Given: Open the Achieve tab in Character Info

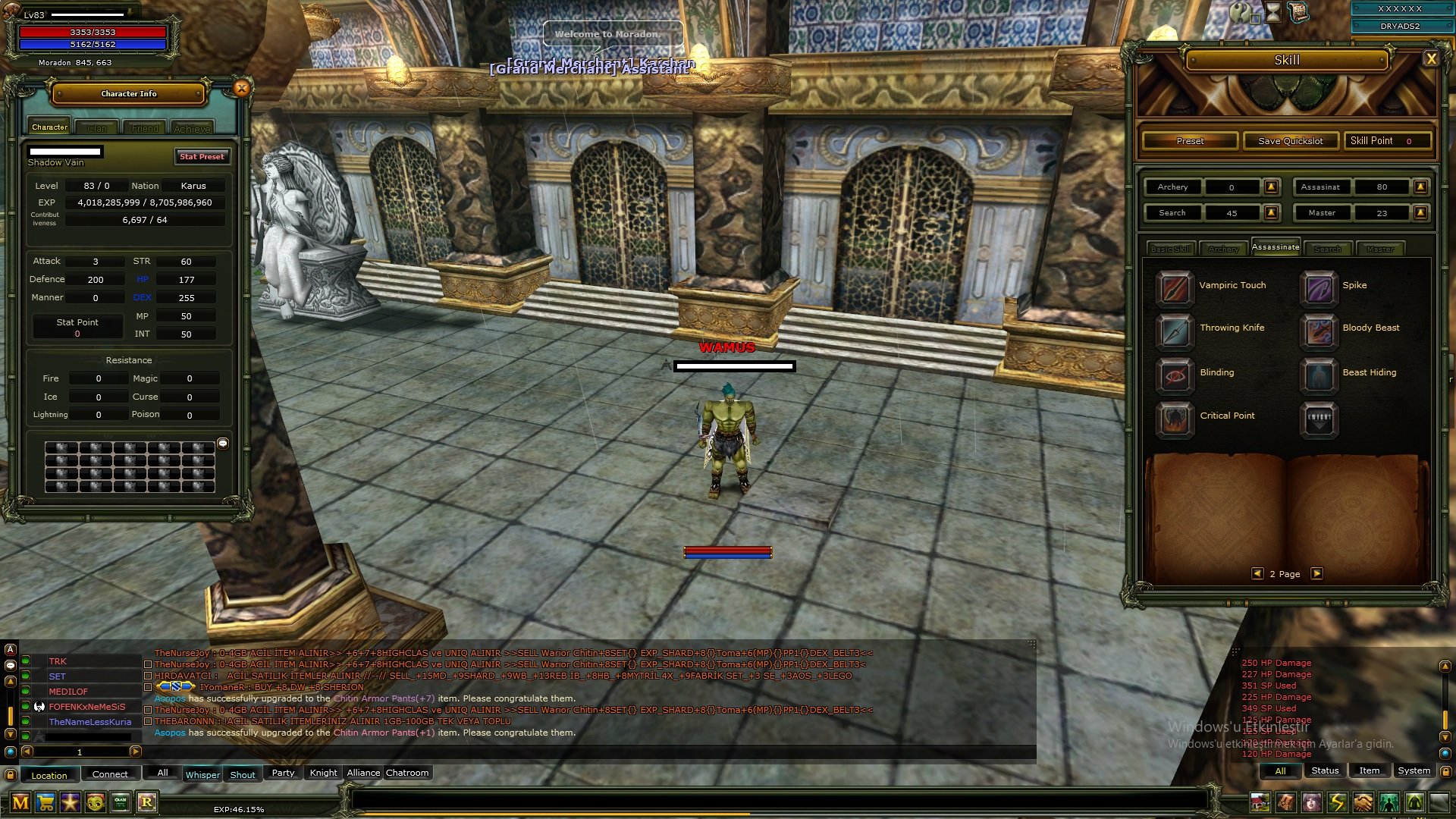Looking at the screenshot, I should click(x=192, y=127).
